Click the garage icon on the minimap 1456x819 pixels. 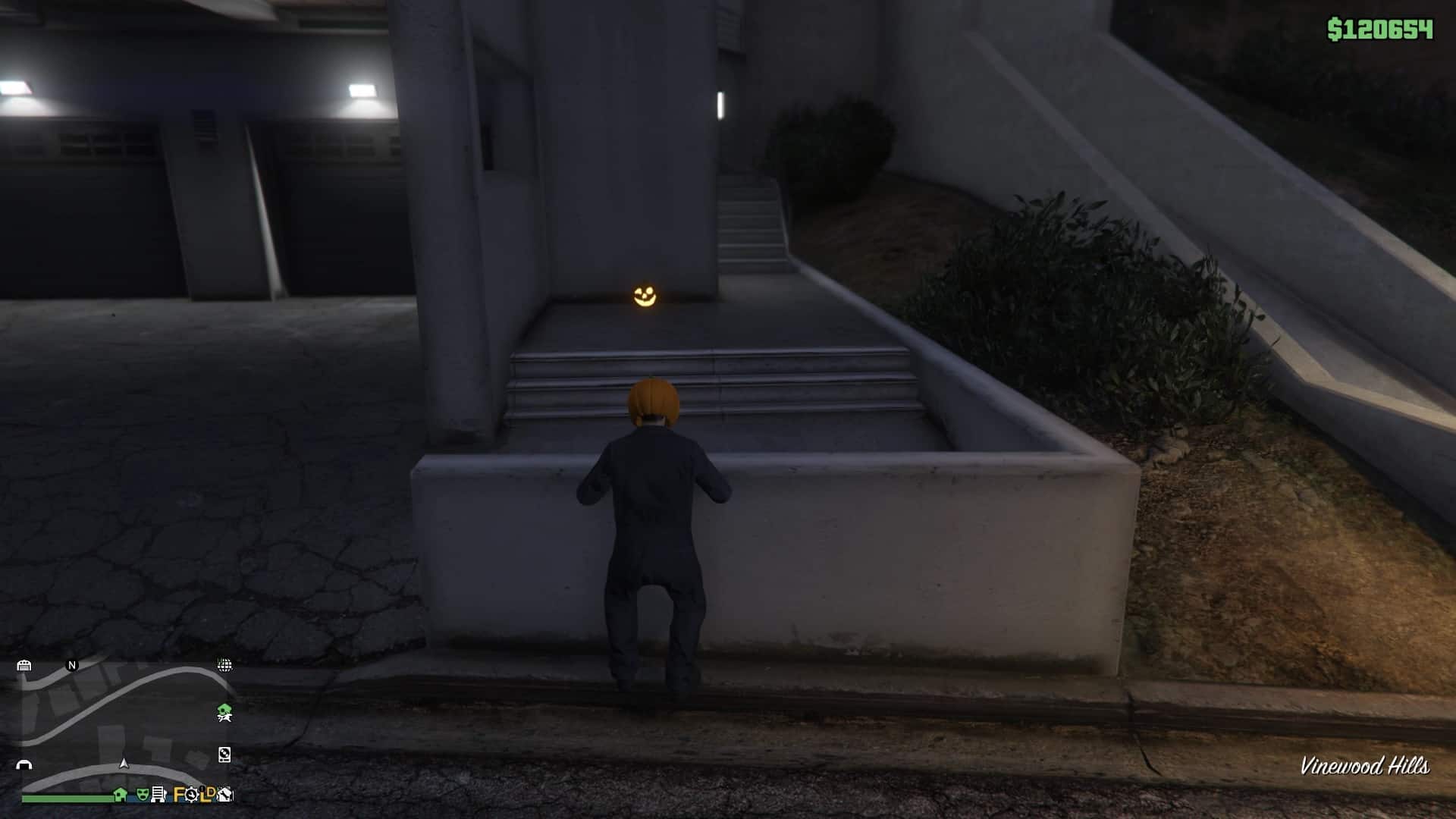pyautogui.click(x=24, y=667)
